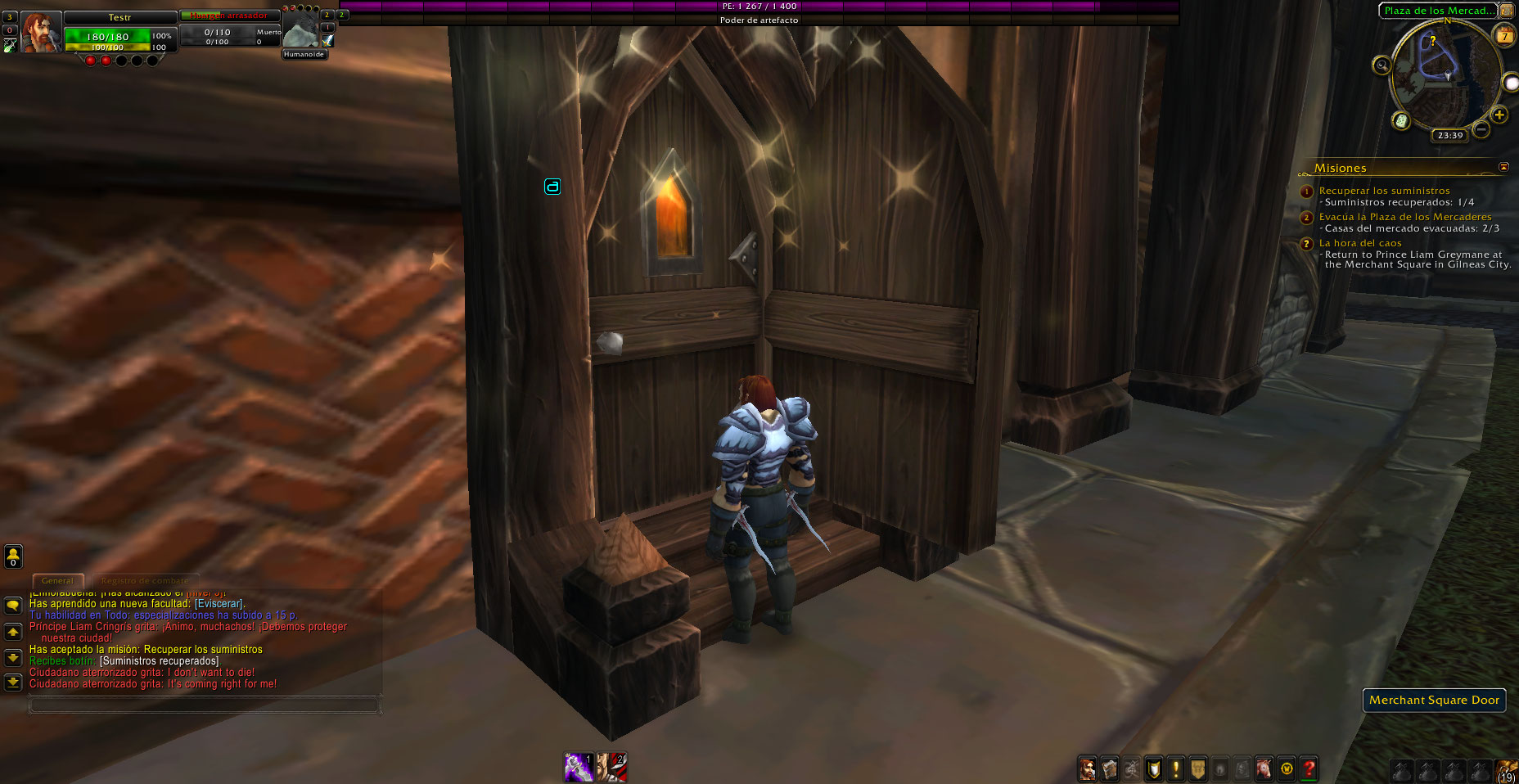Toggle the minimap tracking magnifier button
This screenshot has width=1519, height=784.
point(1382,65)
